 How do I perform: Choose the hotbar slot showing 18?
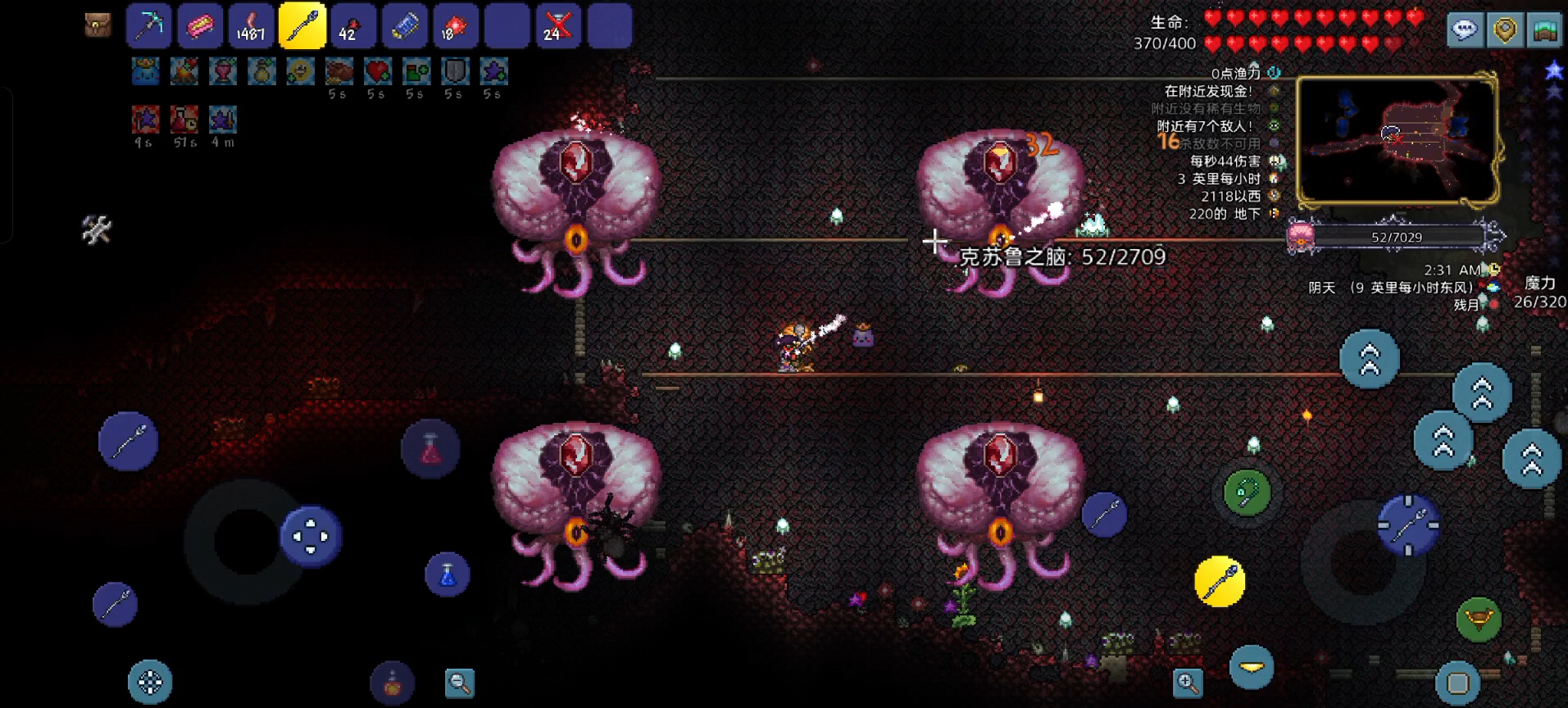click(x=456, y=26)
